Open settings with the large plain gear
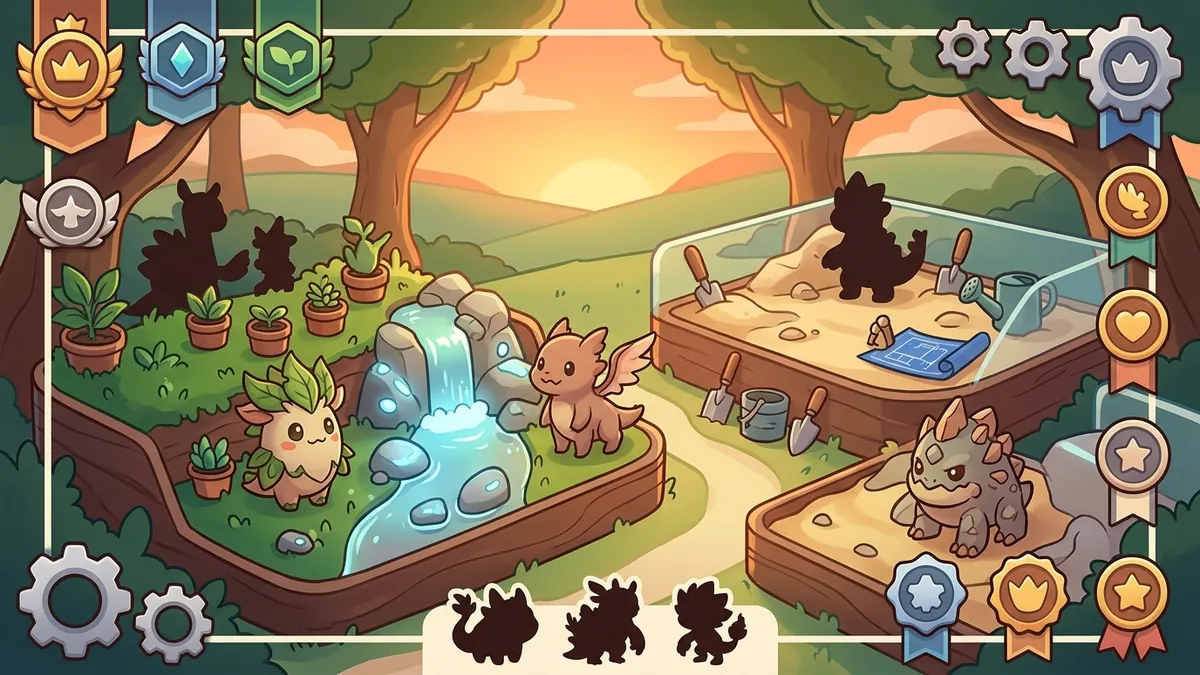Viewport: 1200px width, 675px height. coord(75,598)
